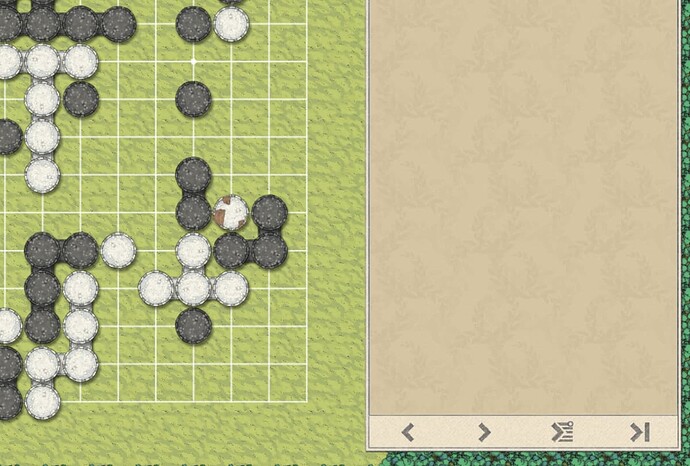This screenshot has width=690, height=466.
Task: Go back one move with the left arrow
Action: coord(408,432)
